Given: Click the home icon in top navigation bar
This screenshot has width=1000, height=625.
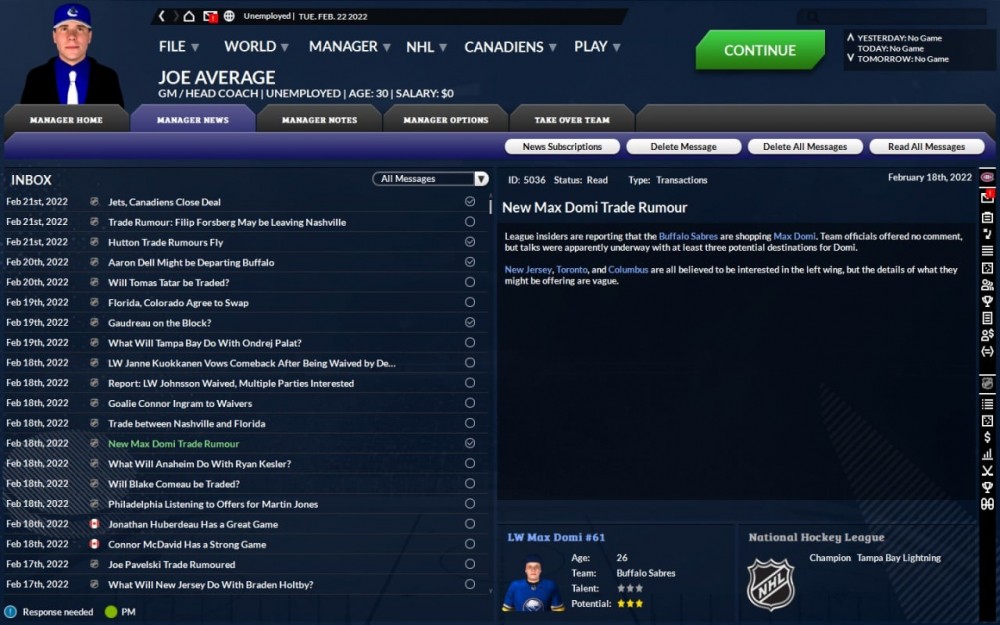Looking at the screenshot, I should click(x=190, y=16).
